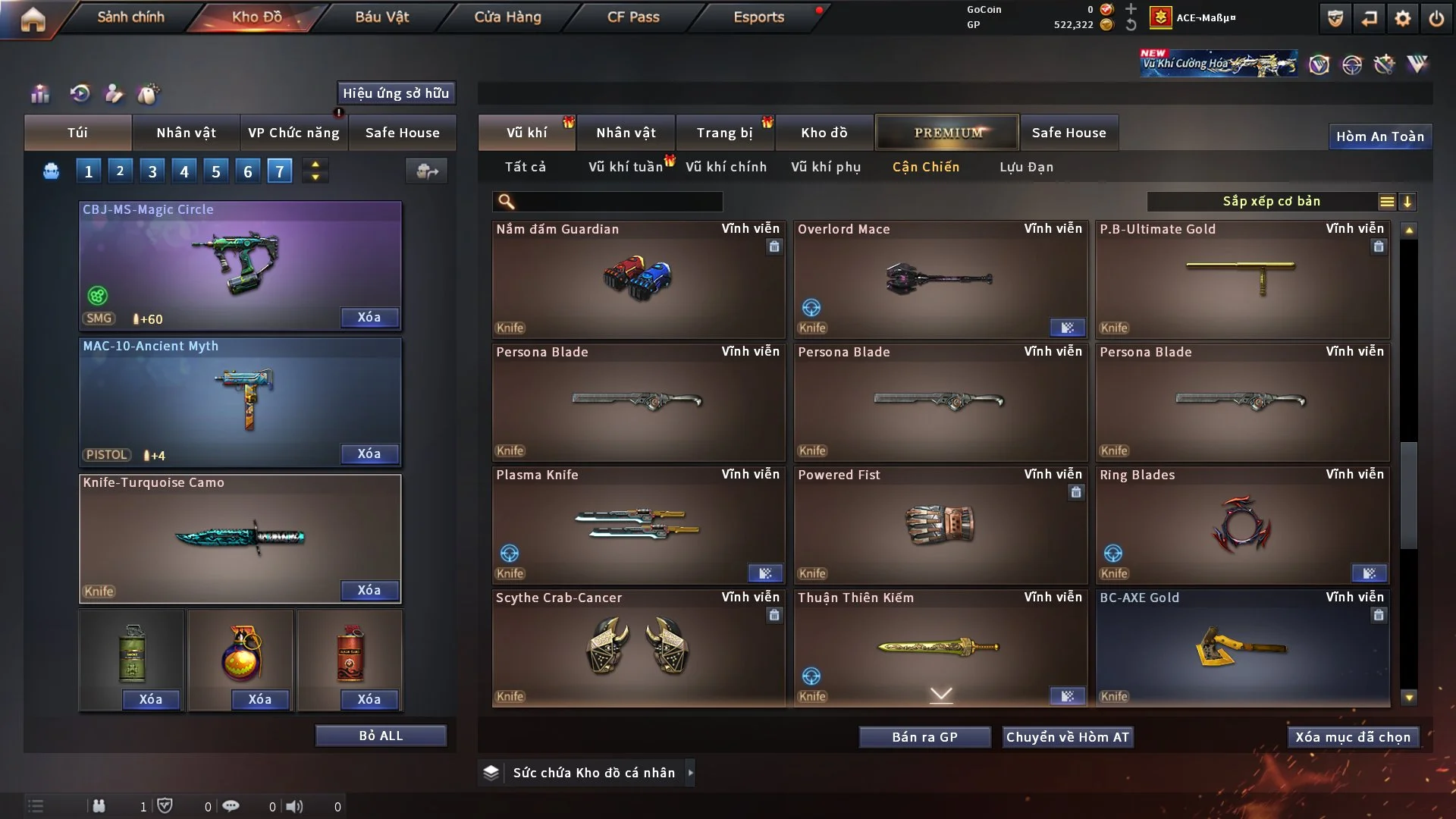
Task: Filter by Vũ khí chính
Action: click(726, 167)
